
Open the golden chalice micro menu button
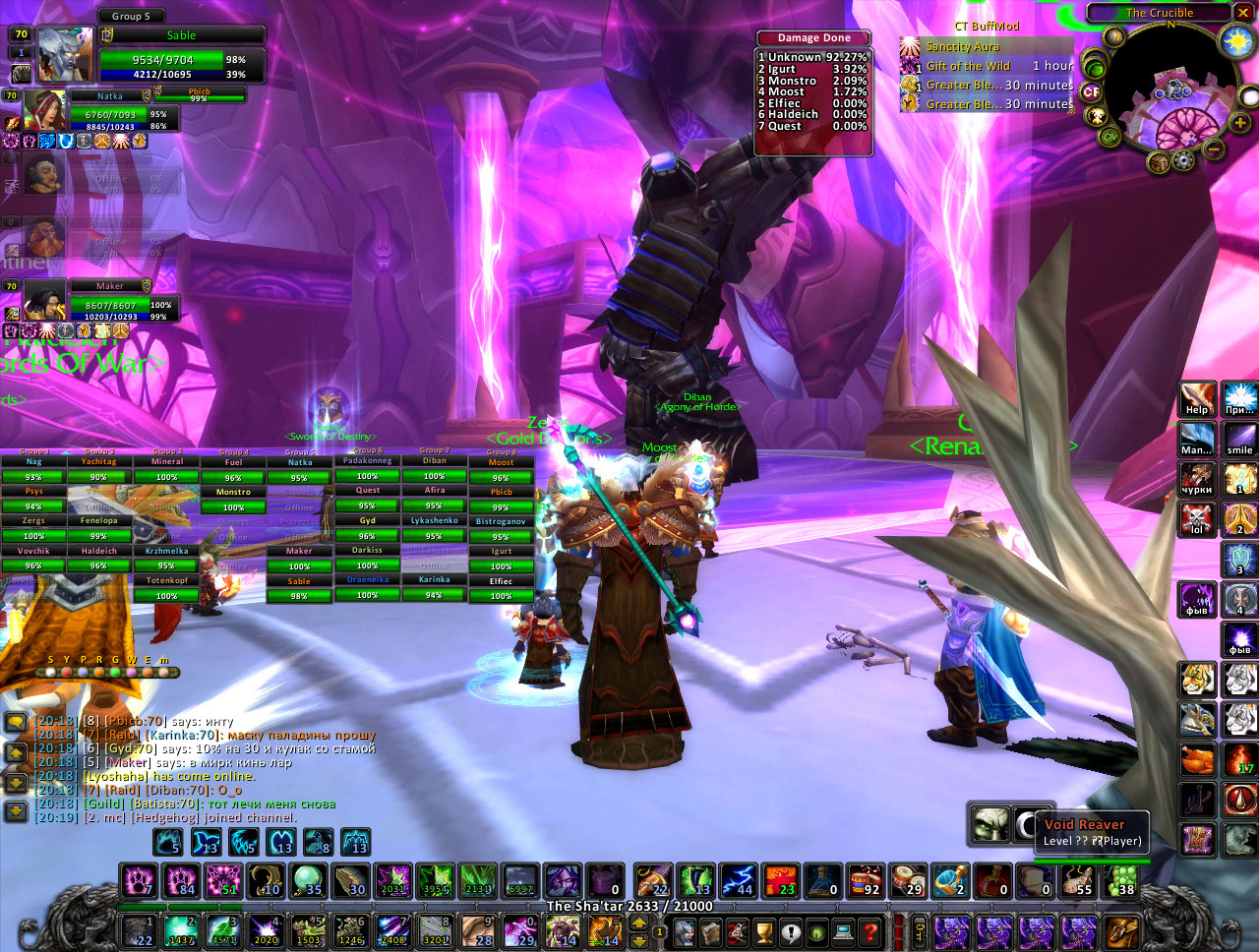(x=764, y=930)
